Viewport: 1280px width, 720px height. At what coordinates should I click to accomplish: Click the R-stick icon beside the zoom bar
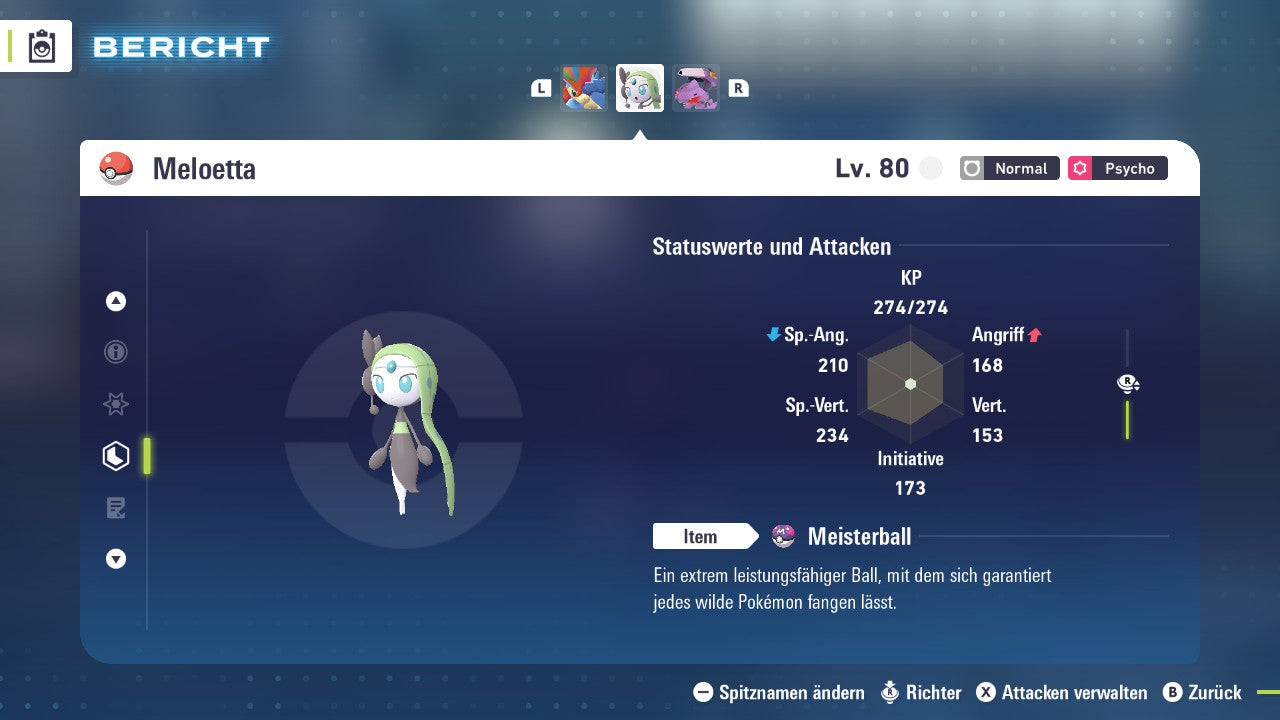point(1127,382)
